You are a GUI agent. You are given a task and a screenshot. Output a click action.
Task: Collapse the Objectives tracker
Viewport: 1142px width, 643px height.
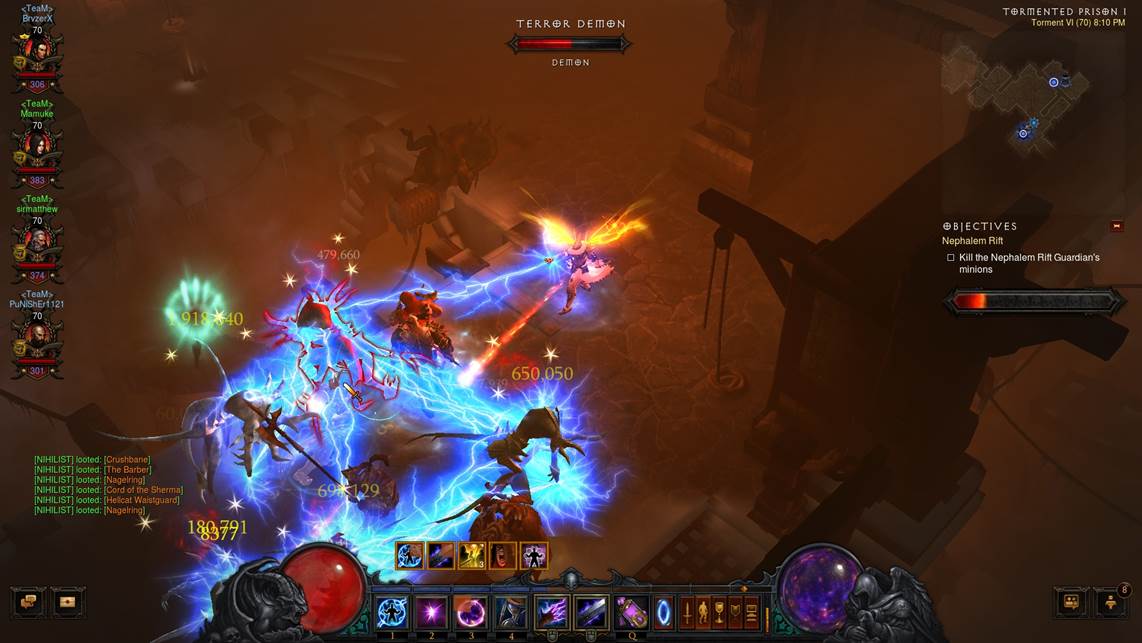point(1117,226)
